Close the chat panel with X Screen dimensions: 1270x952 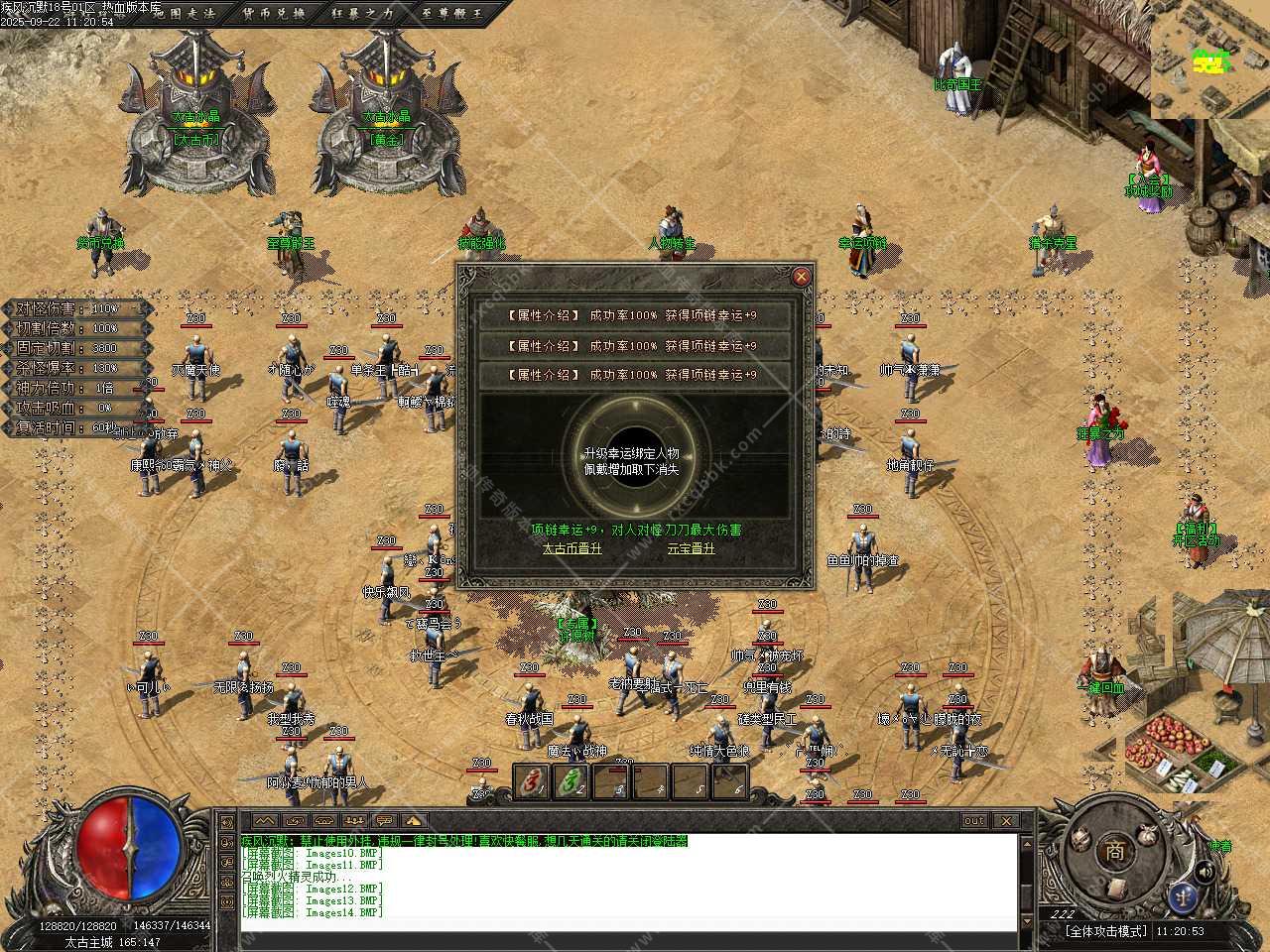point(1006,821)
